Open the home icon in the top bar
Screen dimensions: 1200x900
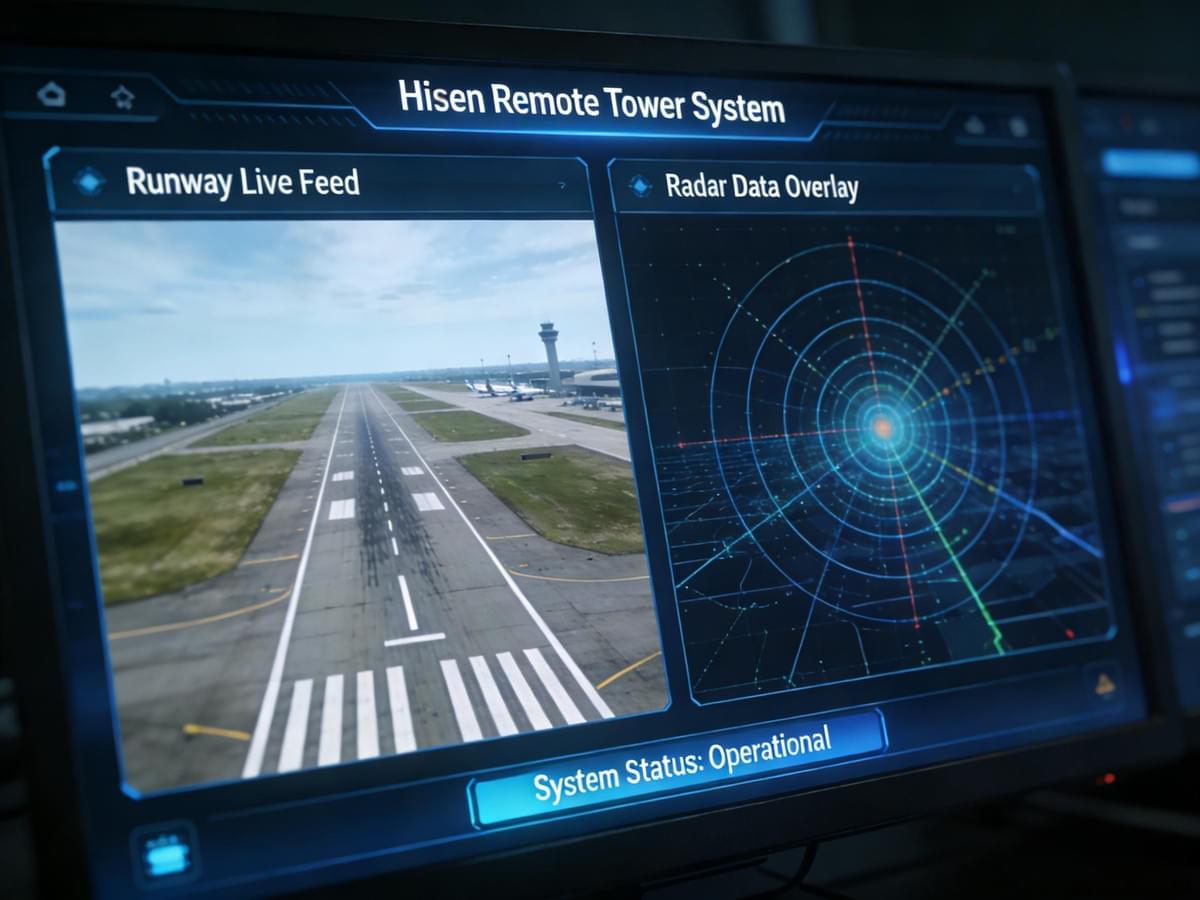50,95
